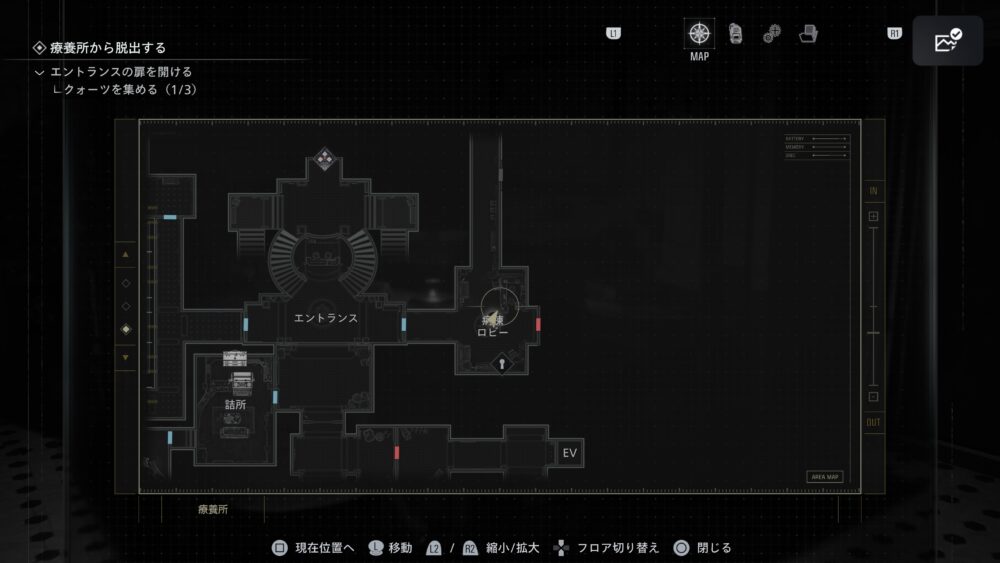Go up one floor with up arrow
The image size is (1000, 563).
pyautogui.click(x=125, y=255)
